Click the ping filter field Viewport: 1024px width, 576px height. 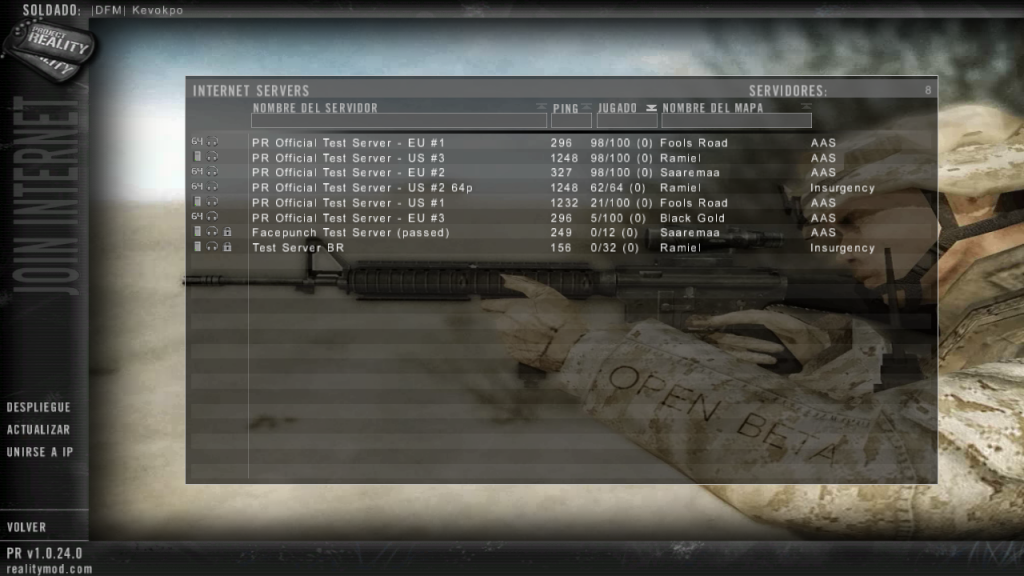point(571,121)
